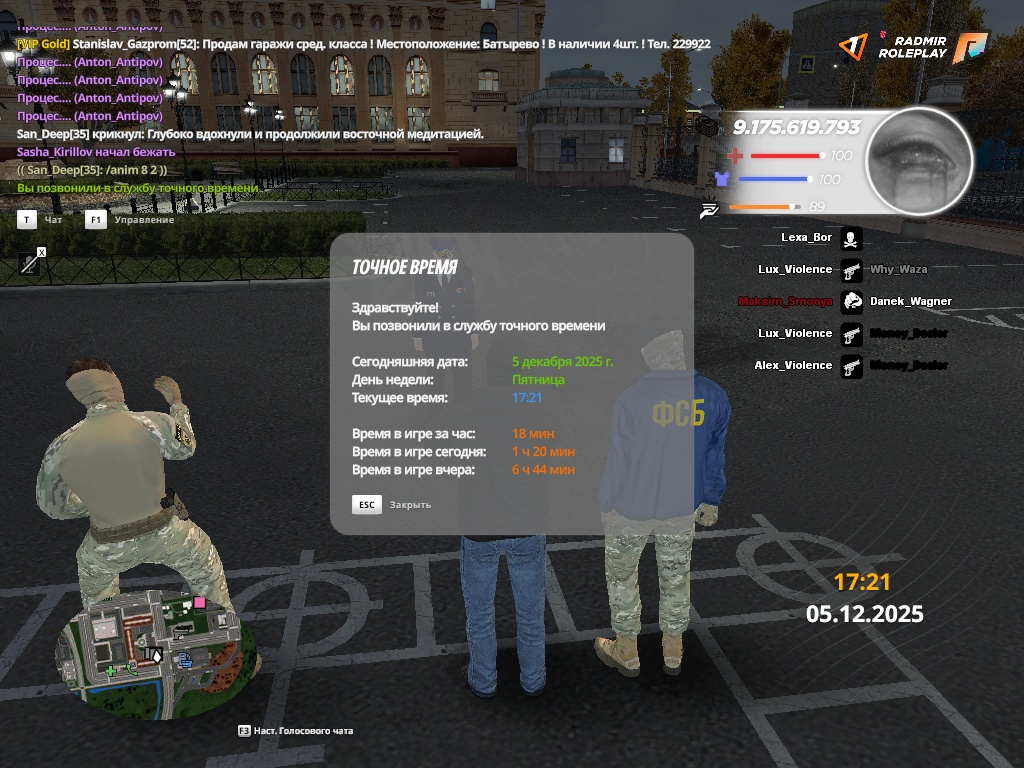Select the Lexa_Bor kill feed entry
The height and width of the screenshot is (768, 1024).
coord(820,238)
